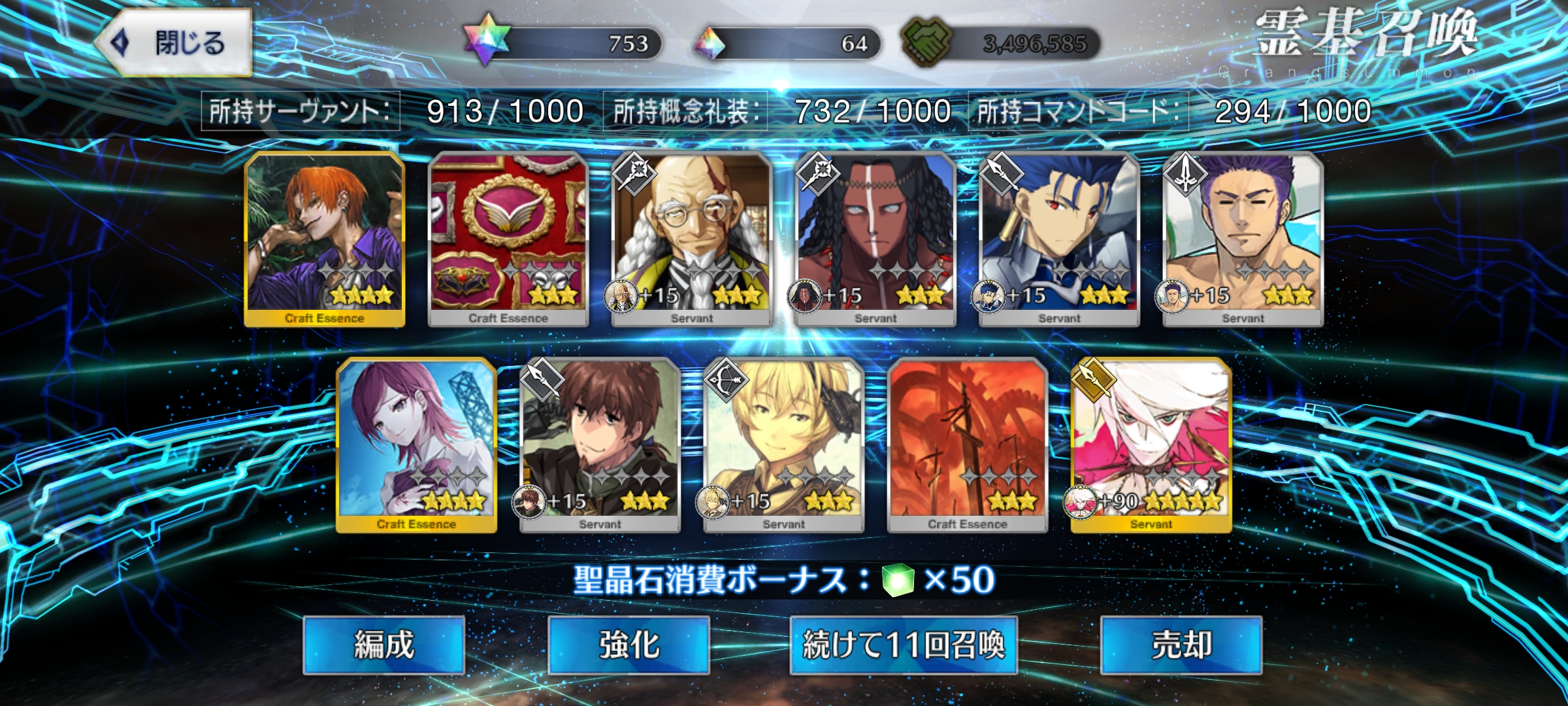1568x706 pixels.
Task: Select the orange-haired 4-star Craft Essence card
Action: [x=325, y=239]
